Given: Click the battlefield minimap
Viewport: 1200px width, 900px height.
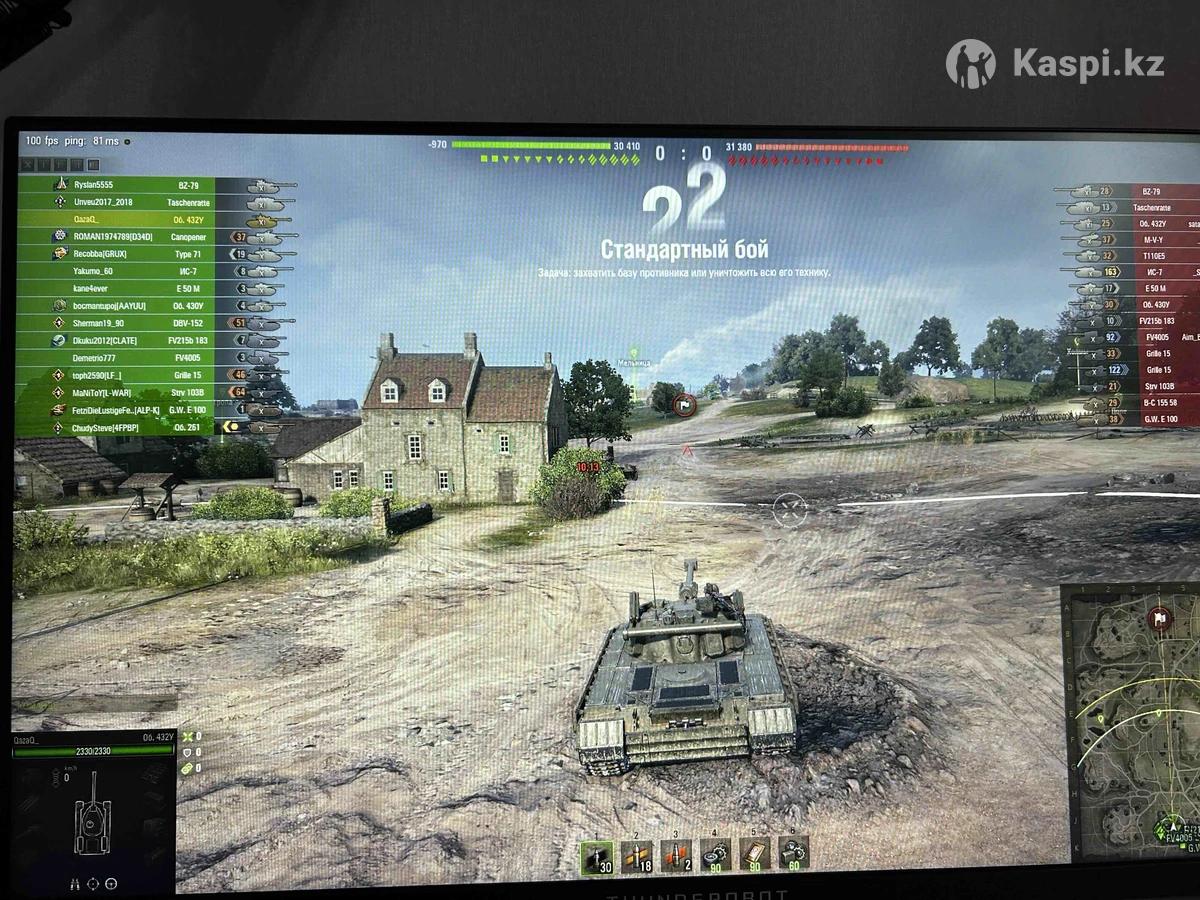Looking at the screenshot, I should (1130, 718).
